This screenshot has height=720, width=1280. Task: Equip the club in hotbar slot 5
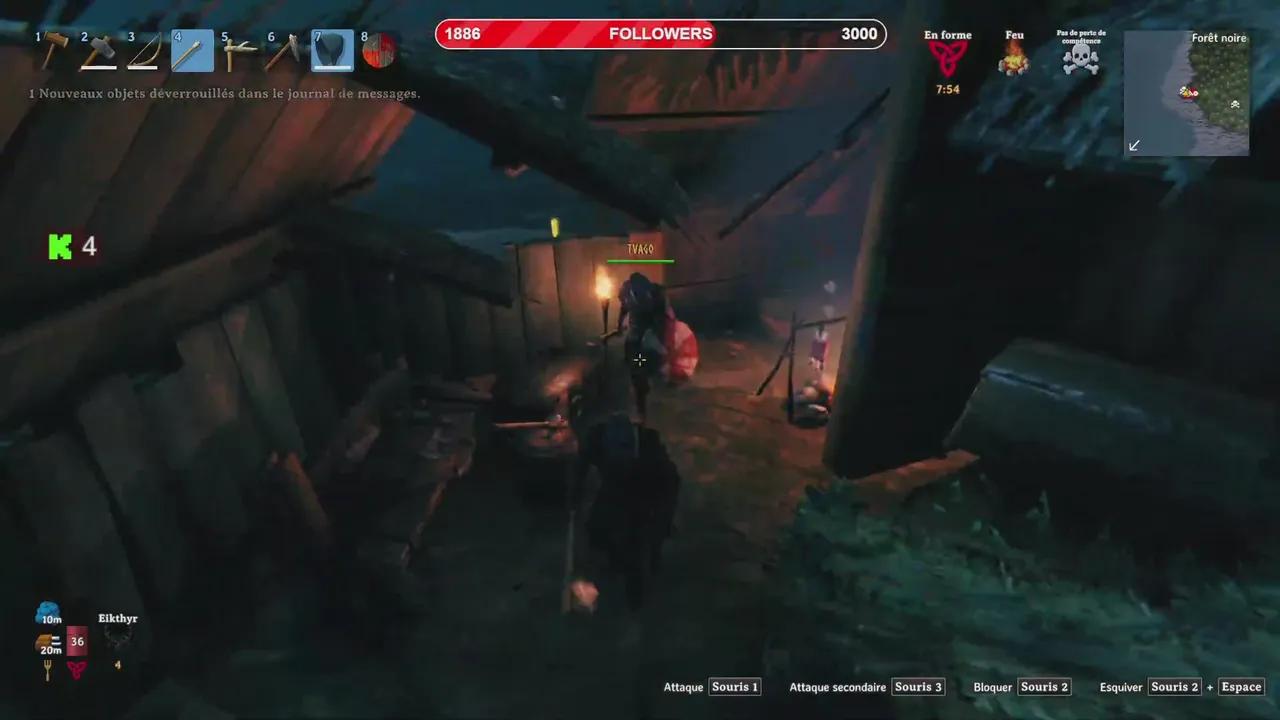pos(238,50)
